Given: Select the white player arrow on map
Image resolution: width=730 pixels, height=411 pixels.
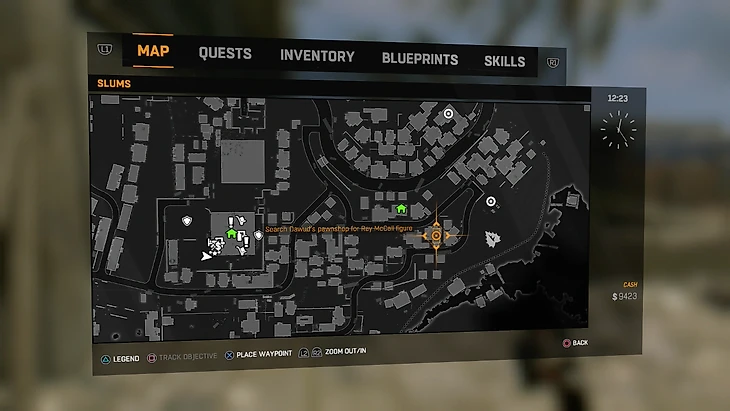Looking at the screenshot, I should [x=207, y=256].
